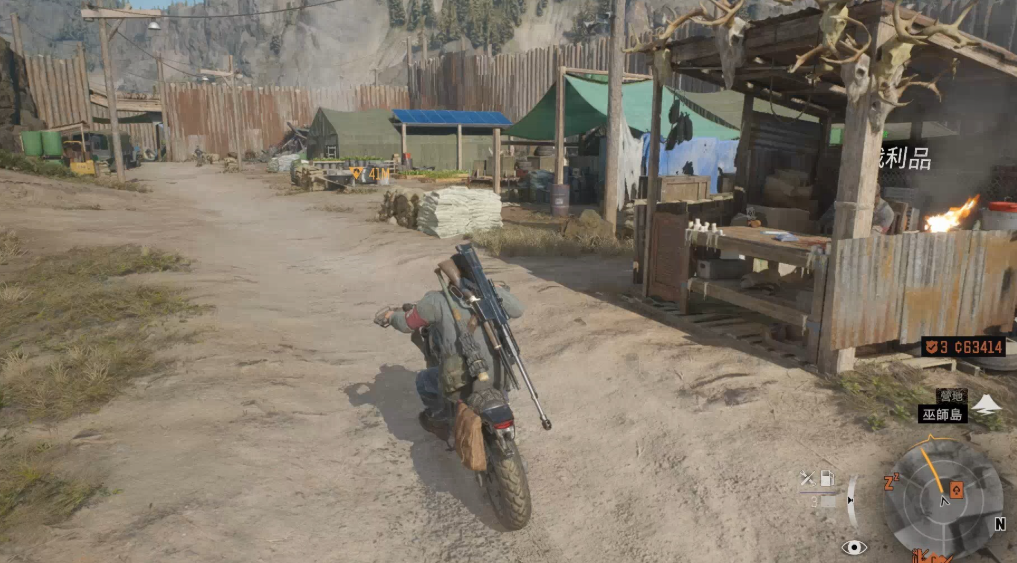Screen dimensions: 1017x563
Task: Toggle the eye visibility indicator
Action: point(853,546)
